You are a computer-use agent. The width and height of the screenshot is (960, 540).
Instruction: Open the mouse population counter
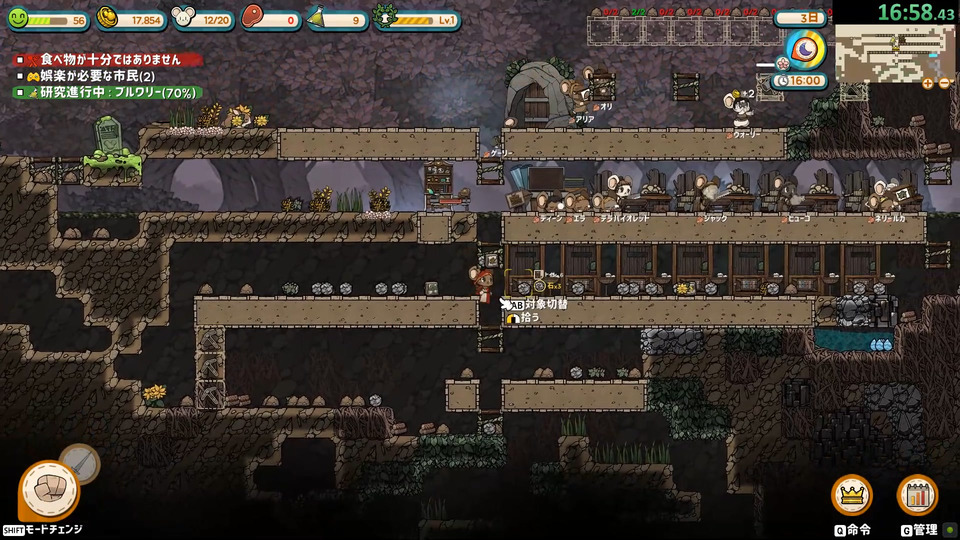pos(183,18)
